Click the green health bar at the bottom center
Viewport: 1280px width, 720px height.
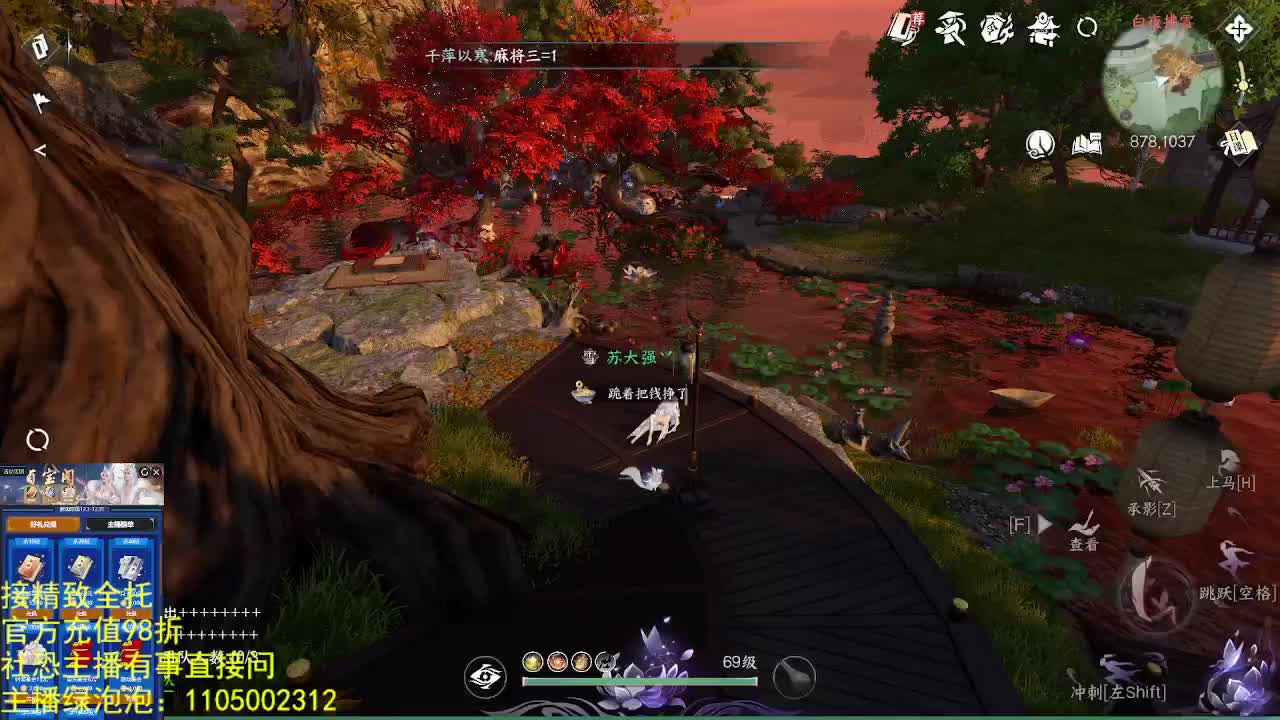click(x=640, y=680)
